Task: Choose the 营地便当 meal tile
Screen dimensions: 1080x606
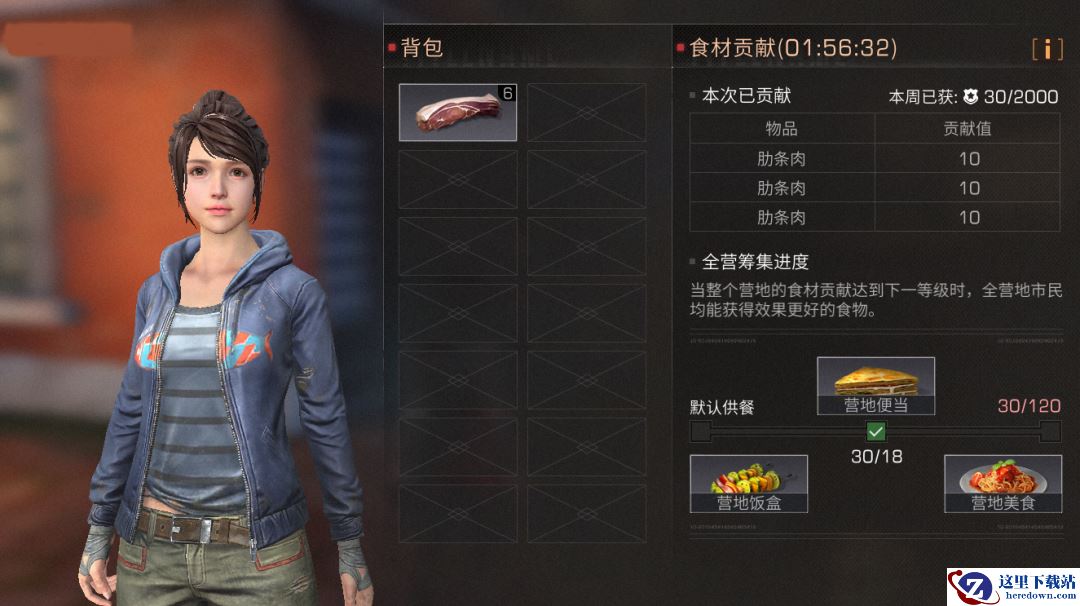Action: coord(876,385)
